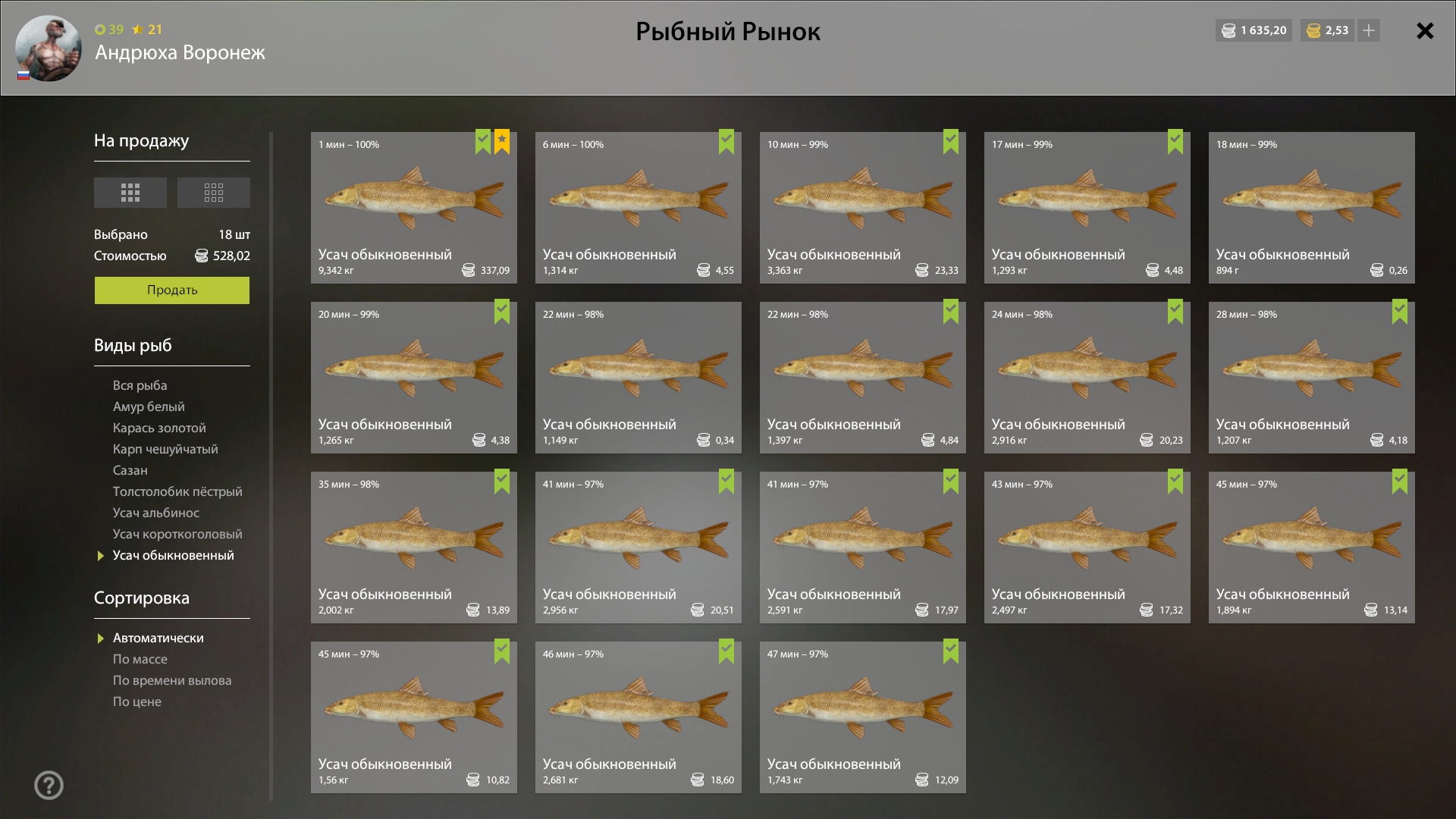Deselect all fish grid button
The image size is (1456, 819).
pyautogui.click(x=213, y=193)
